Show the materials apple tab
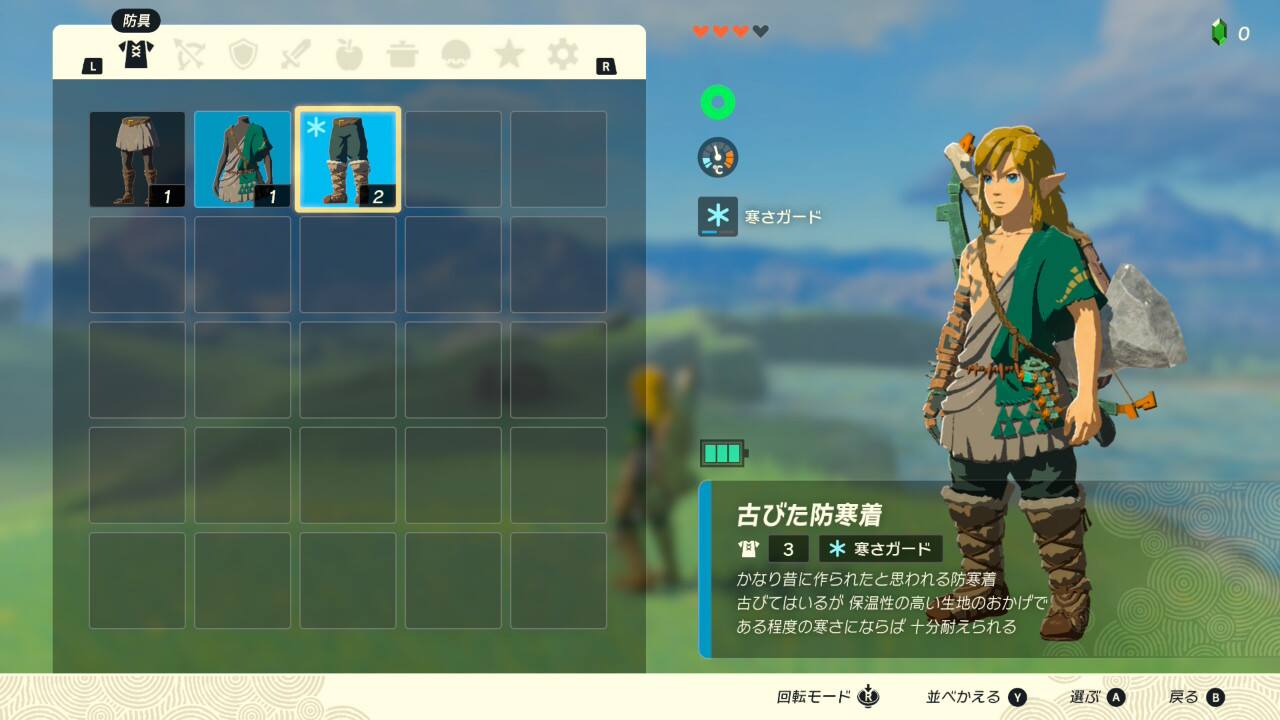The image size is (1280, 720). [x=349, y=54]
